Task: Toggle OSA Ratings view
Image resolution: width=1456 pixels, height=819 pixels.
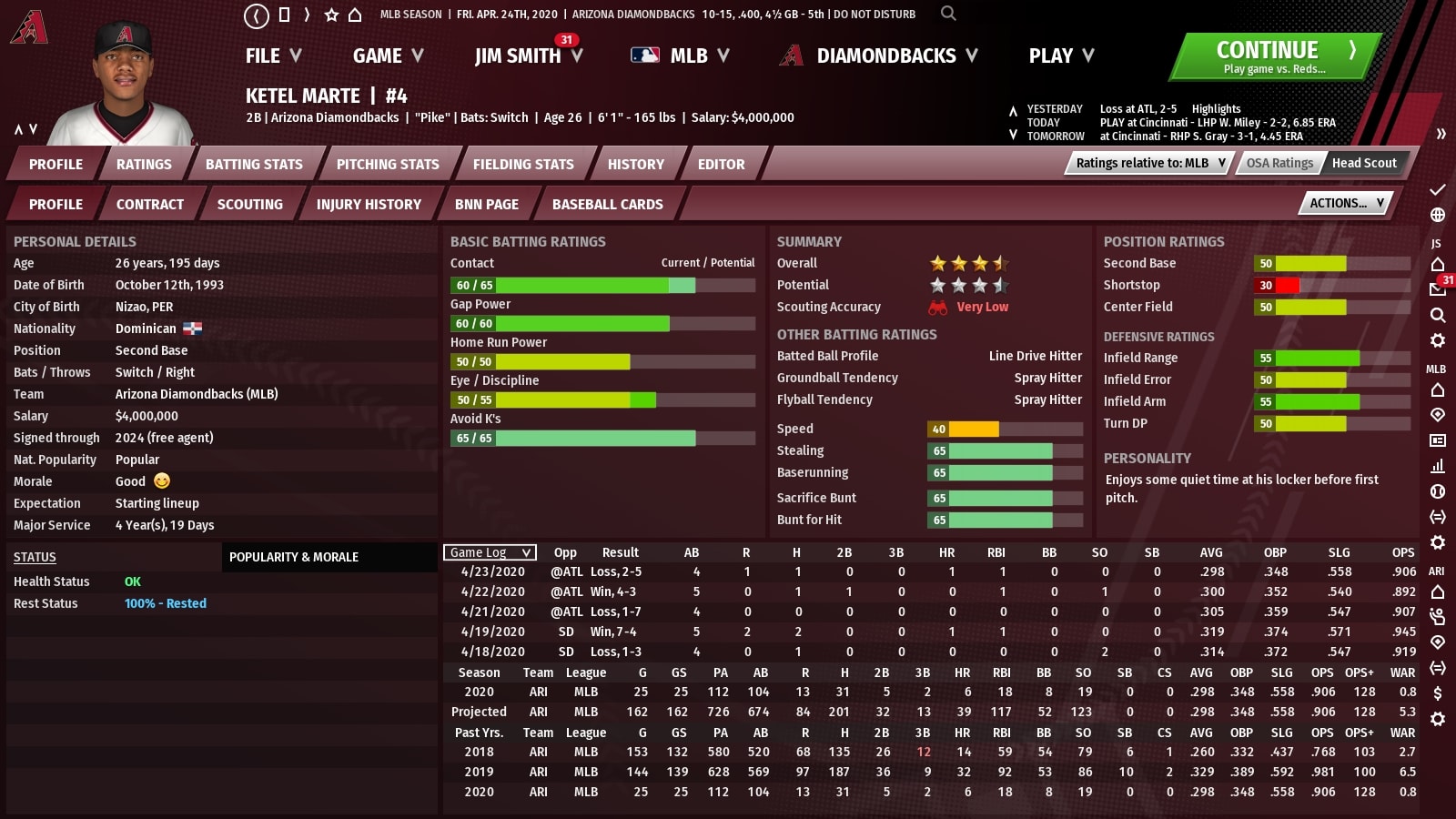Action: (1279, 163)
